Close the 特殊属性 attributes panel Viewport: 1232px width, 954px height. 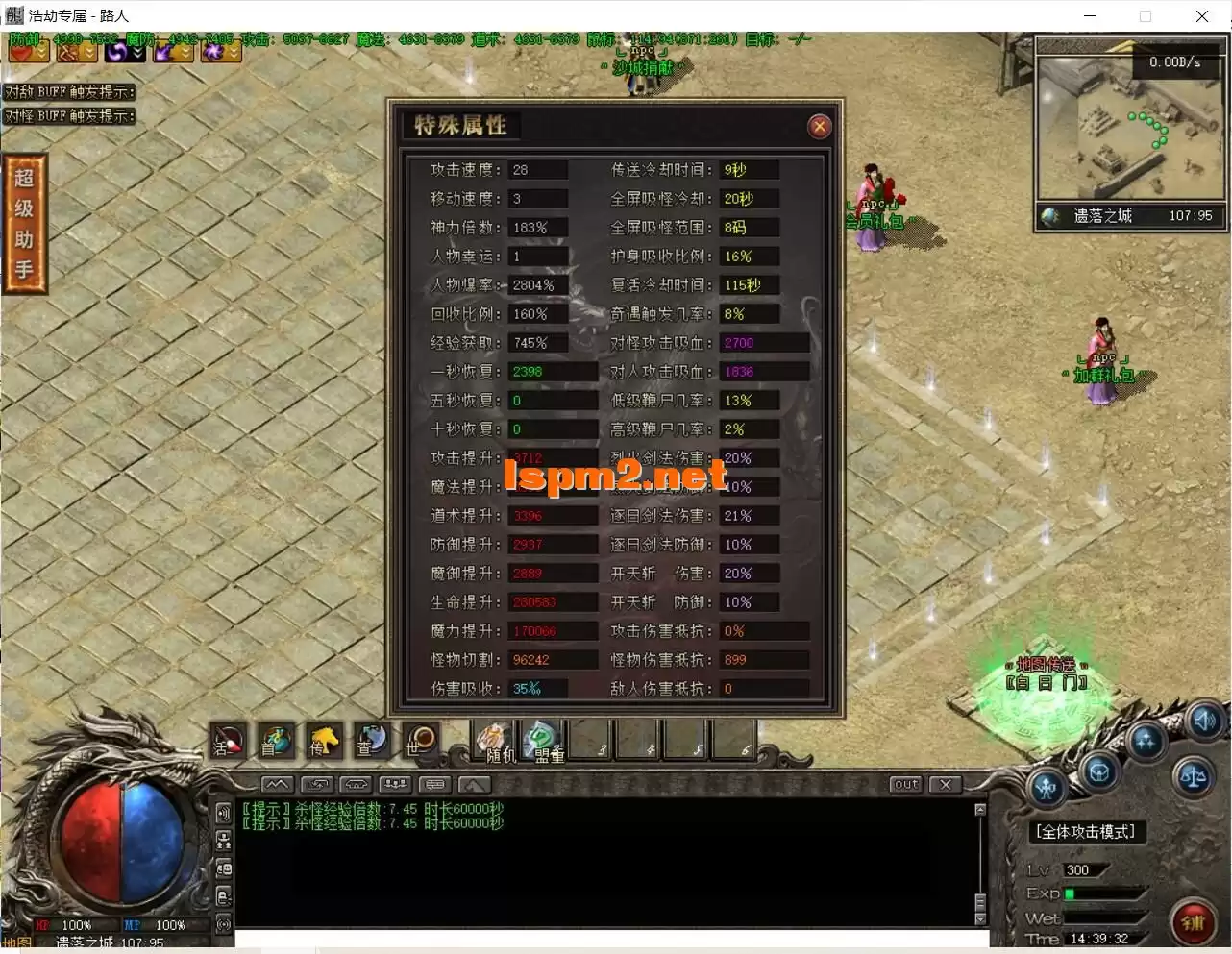[x=819, y=126]
